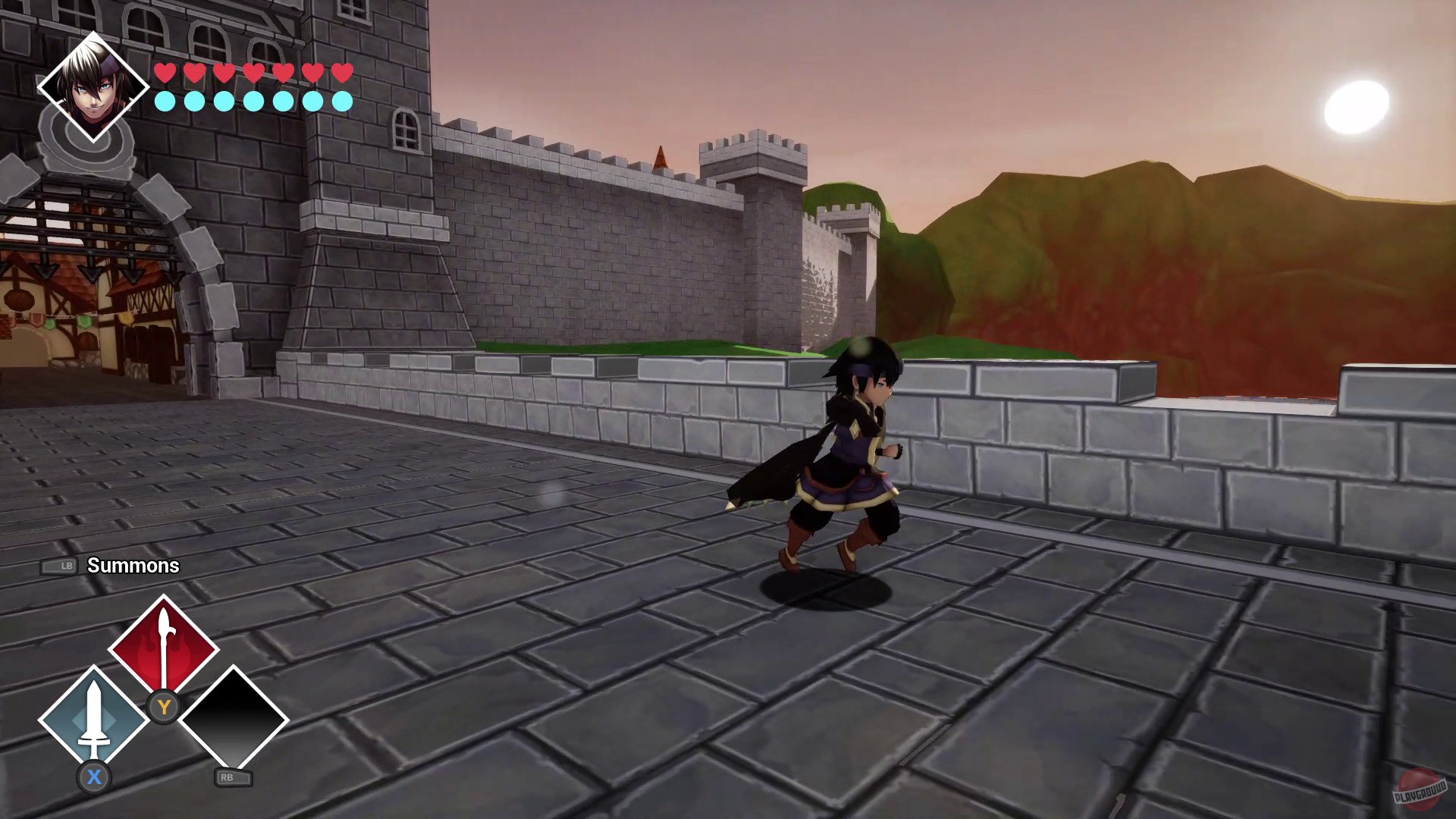Click the RB button prompt badge
This screenshot has height=819, width=1456.
tap(233, 777)
